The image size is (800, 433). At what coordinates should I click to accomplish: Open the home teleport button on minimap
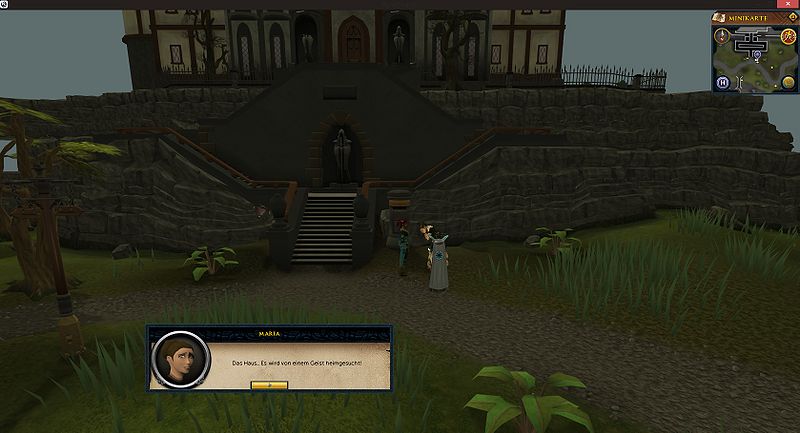tap(722, 82)
